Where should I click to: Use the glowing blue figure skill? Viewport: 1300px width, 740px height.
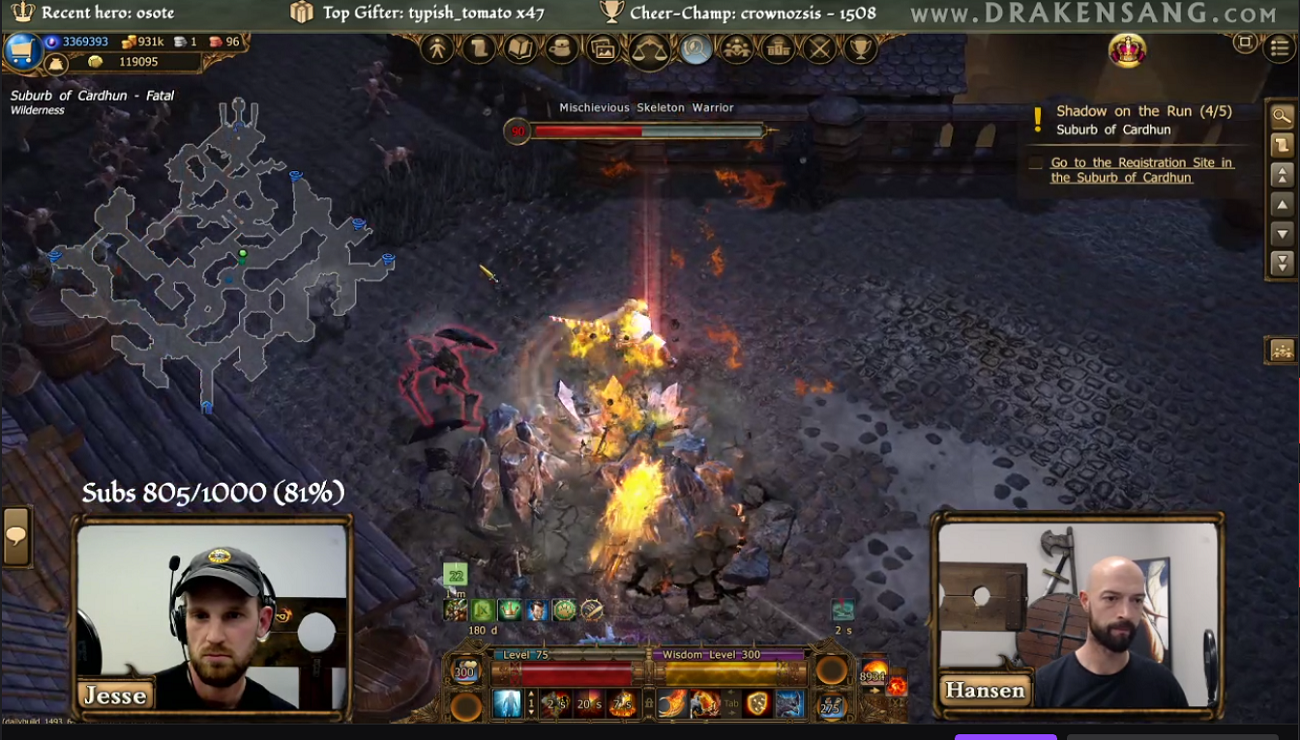(x=507, y=704)
